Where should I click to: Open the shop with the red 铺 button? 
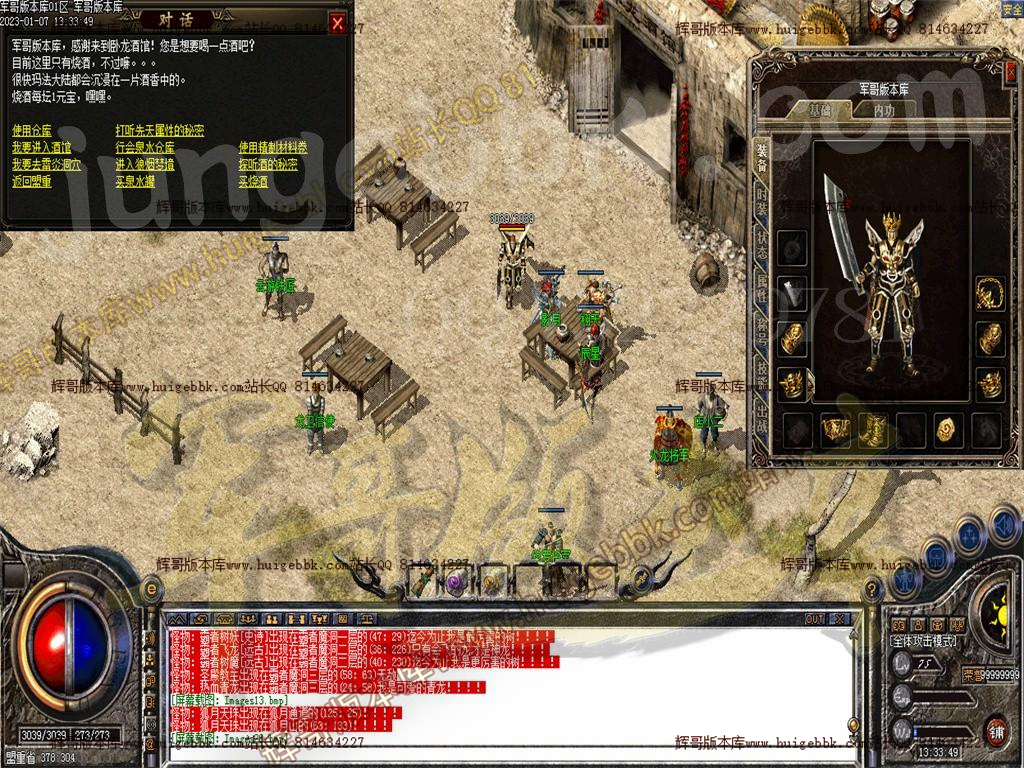(x=995, y=730)
